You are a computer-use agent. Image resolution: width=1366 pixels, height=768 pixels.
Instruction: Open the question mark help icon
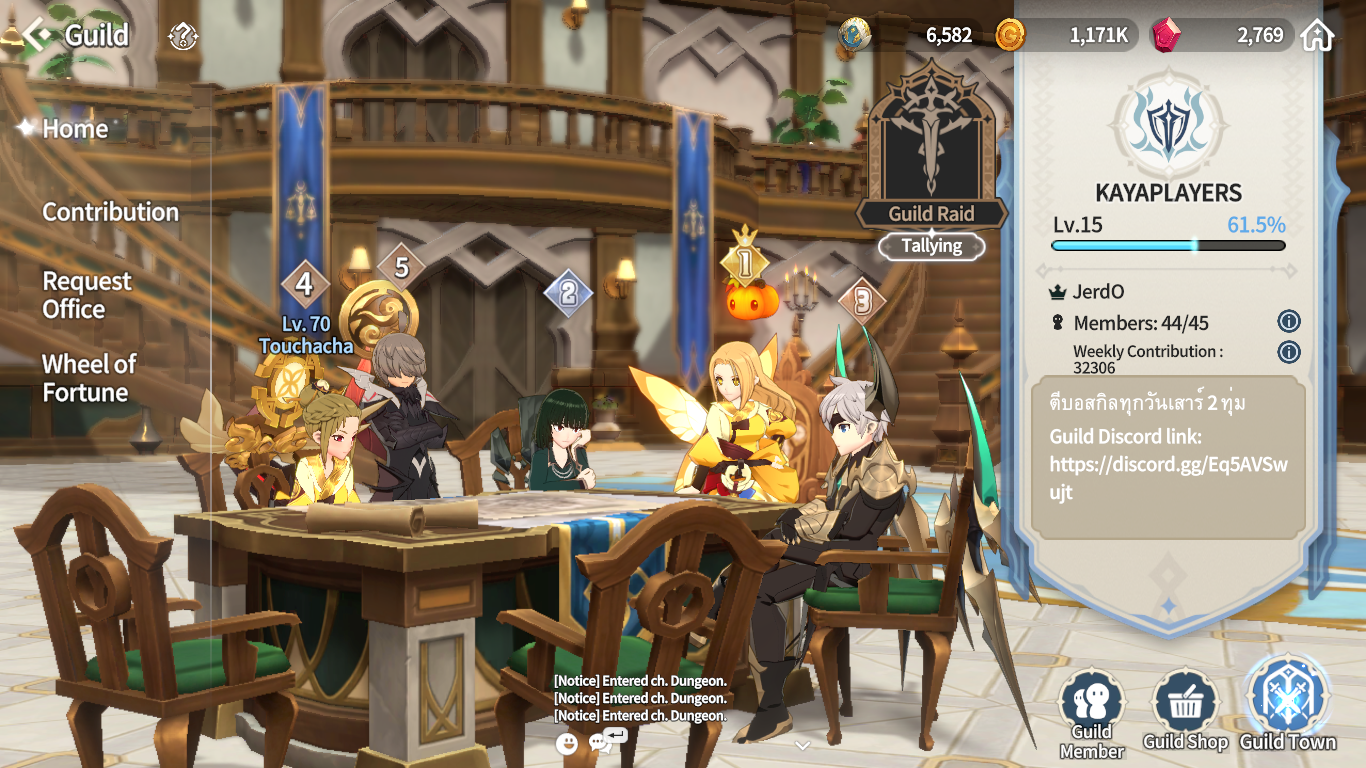[x=184, y=37]
